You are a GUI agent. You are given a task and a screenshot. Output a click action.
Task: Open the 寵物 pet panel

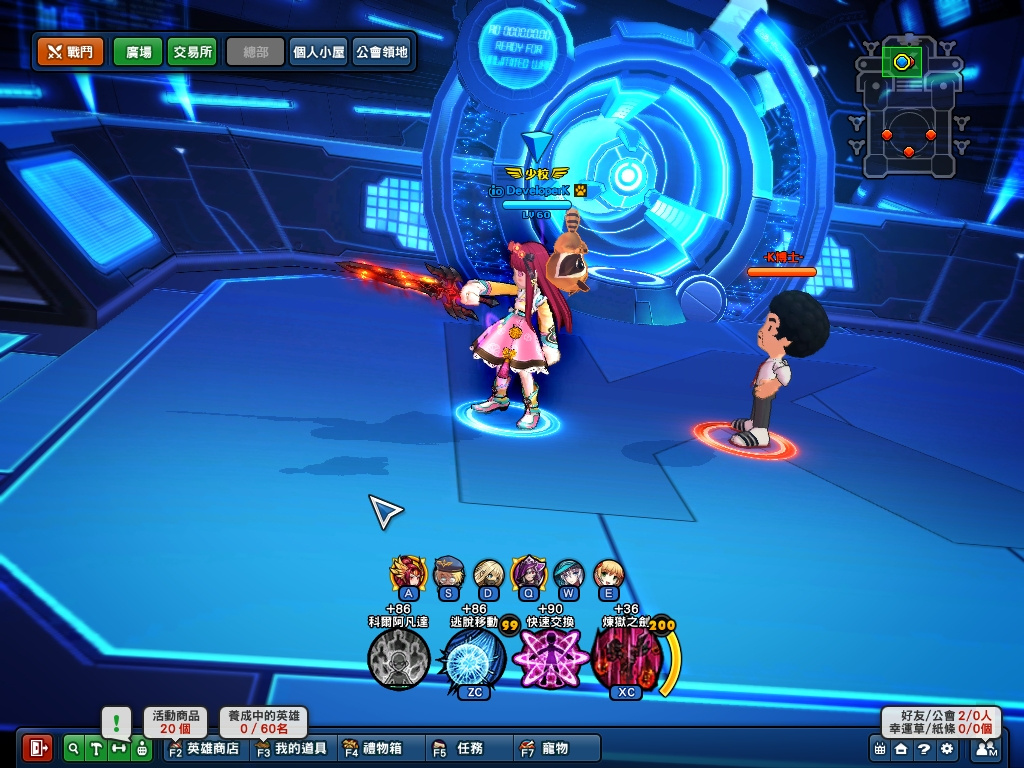pyautogui.click(x=545, y=748)
